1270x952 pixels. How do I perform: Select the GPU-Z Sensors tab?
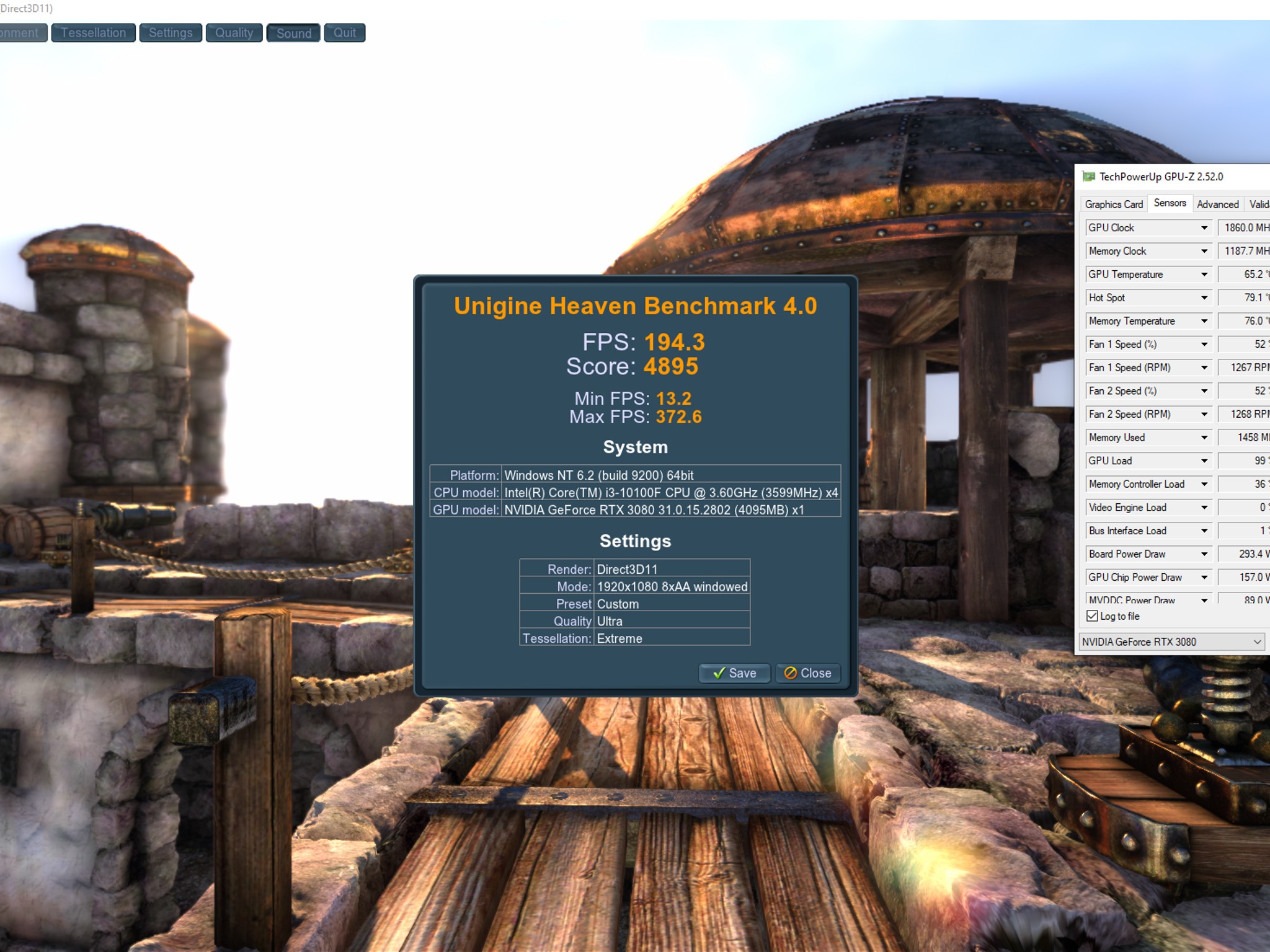1170,203
